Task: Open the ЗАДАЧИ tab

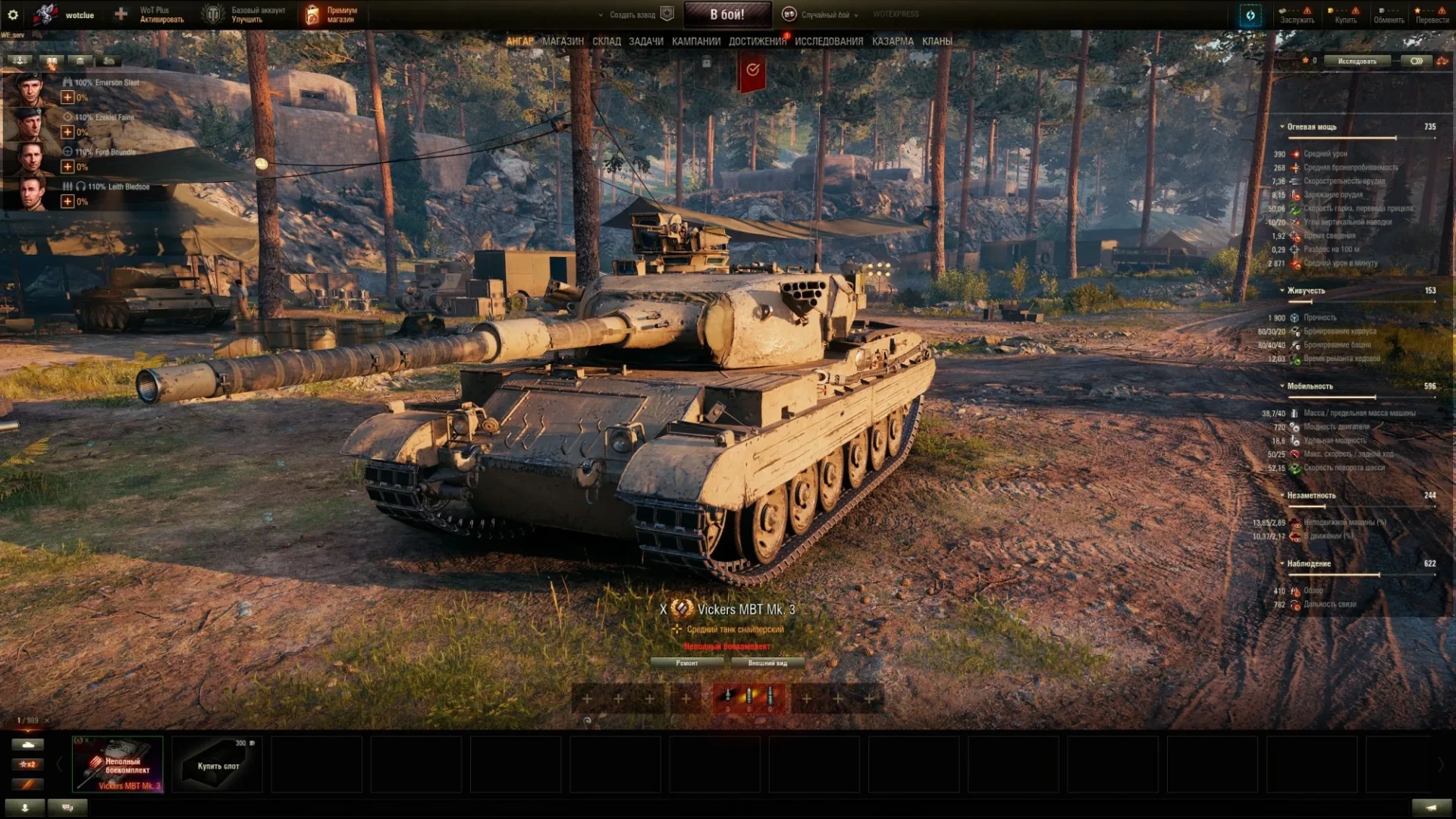Action: (645, 42)
